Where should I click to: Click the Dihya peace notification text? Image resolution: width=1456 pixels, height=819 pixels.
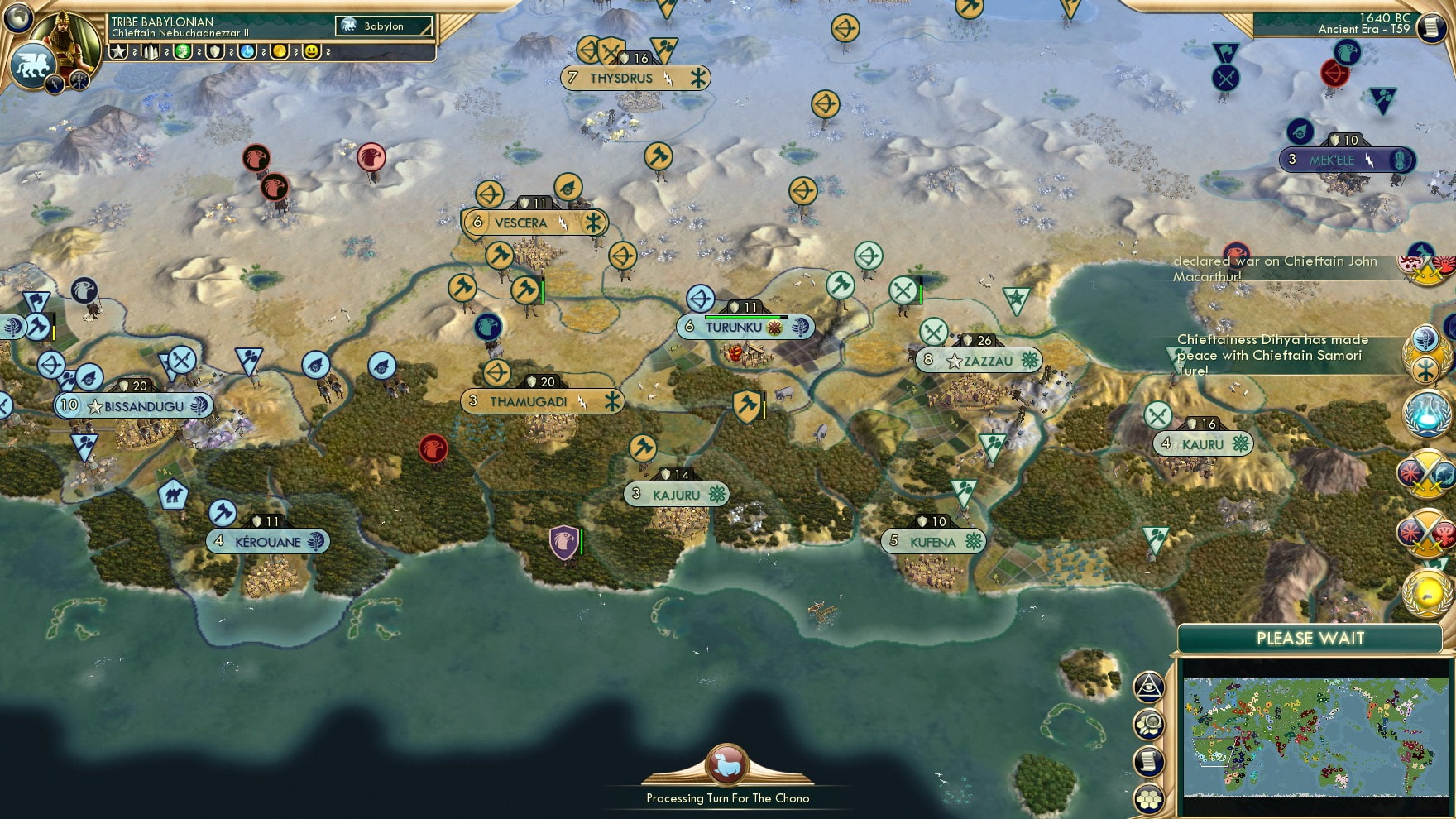(x=1270, y=356)
